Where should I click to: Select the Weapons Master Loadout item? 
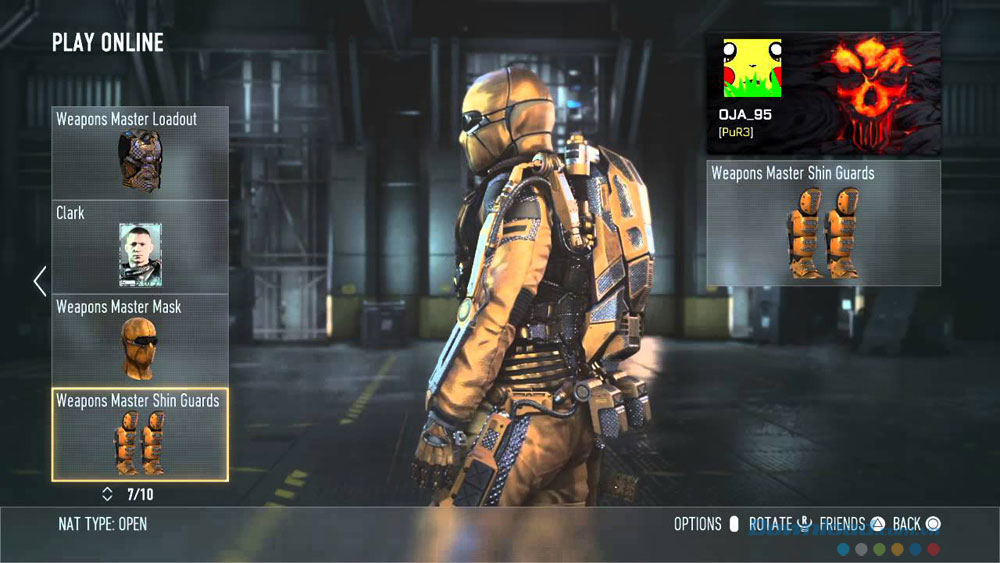[x=140, y=153]
